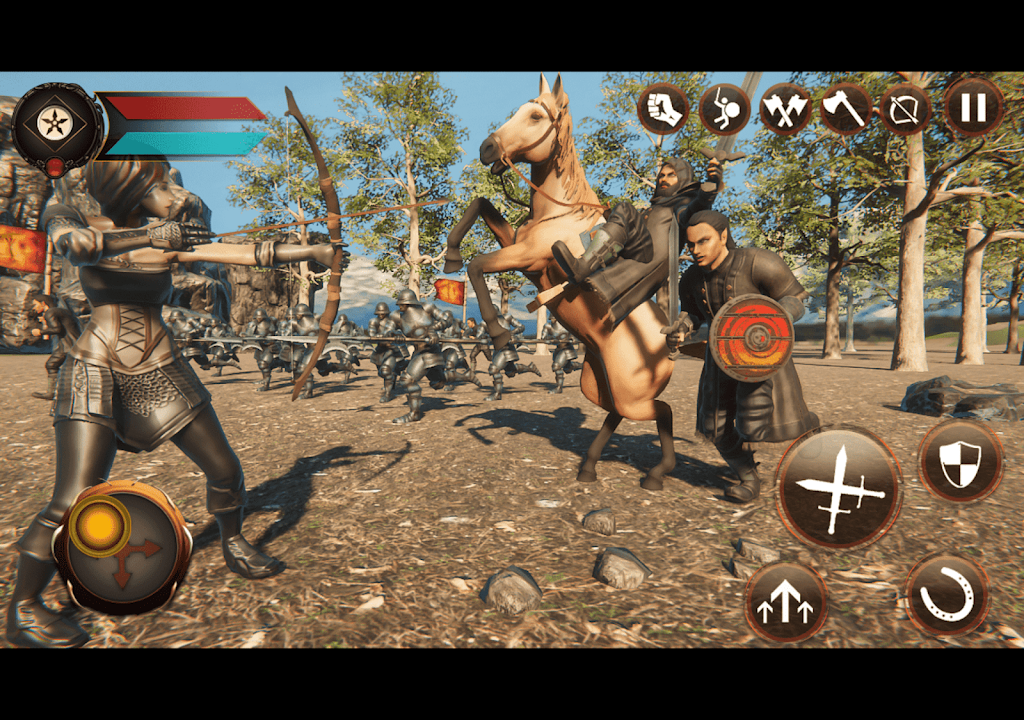The image size is (1024, 720).
Task: Switch to the single axe weapon
Action: (846, 108)
